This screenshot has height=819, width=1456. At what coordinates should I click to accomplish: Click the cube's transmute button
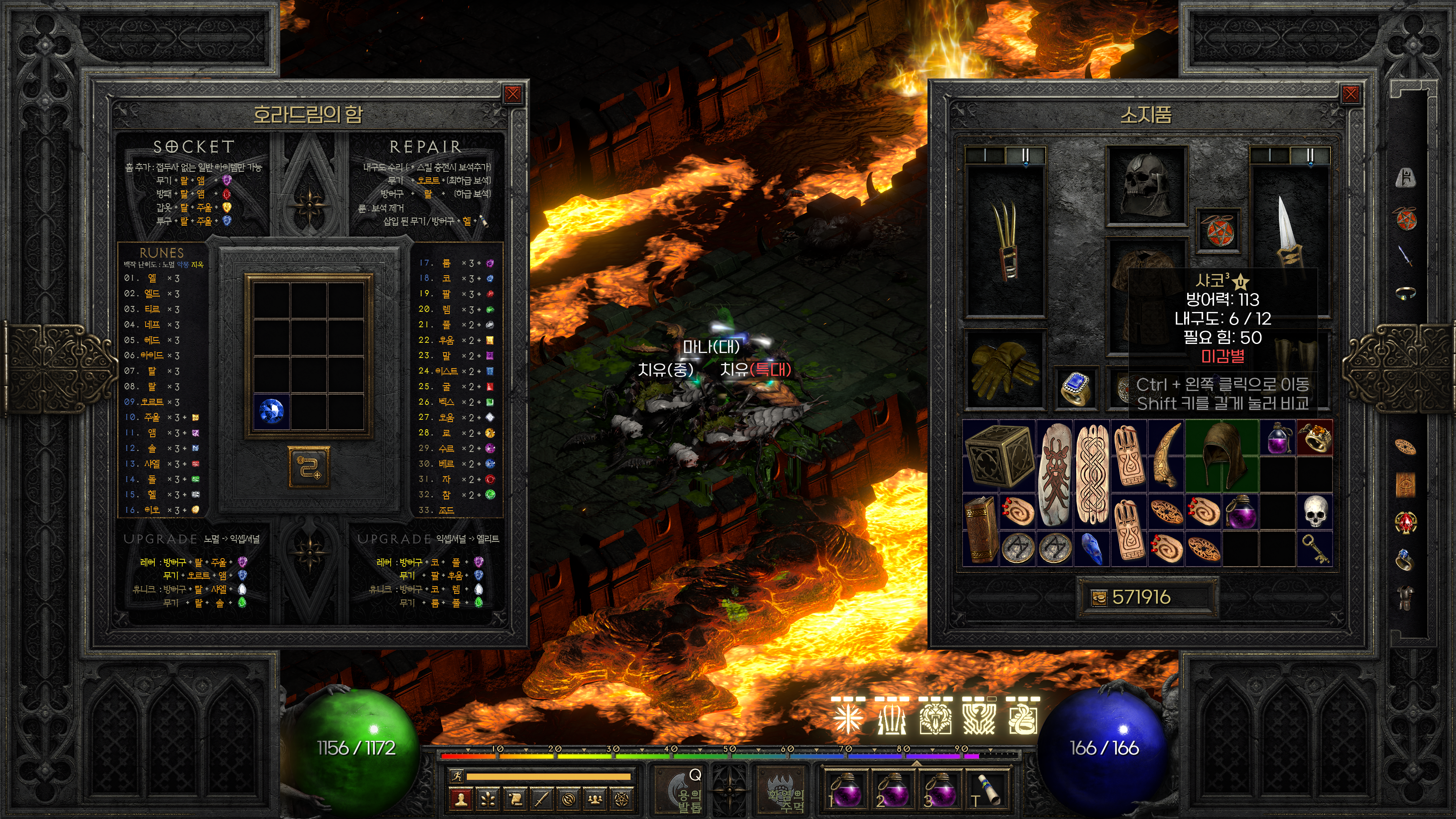click(309, 467)
